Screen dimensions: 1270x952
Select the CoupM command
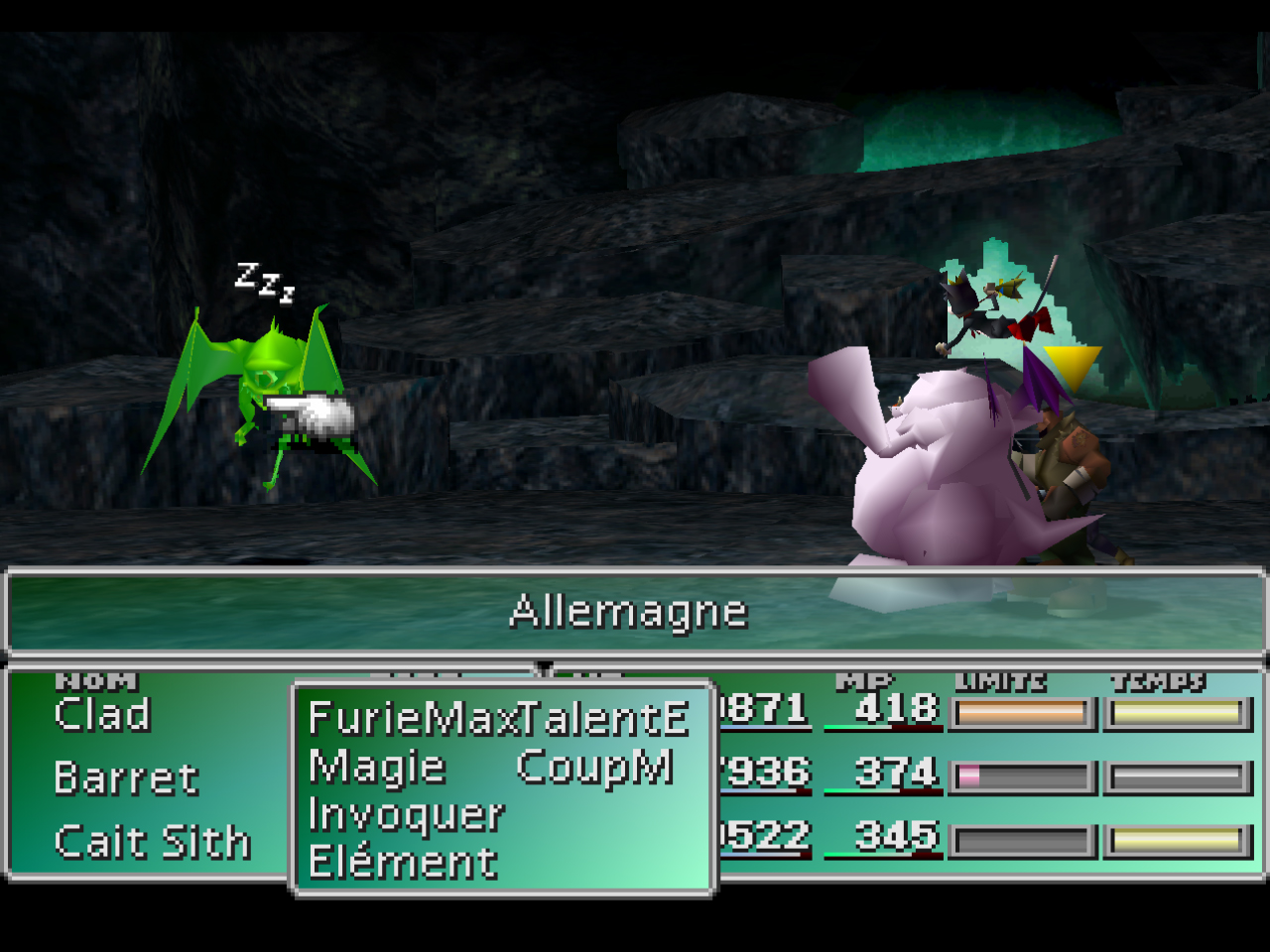tap(594, 767)
